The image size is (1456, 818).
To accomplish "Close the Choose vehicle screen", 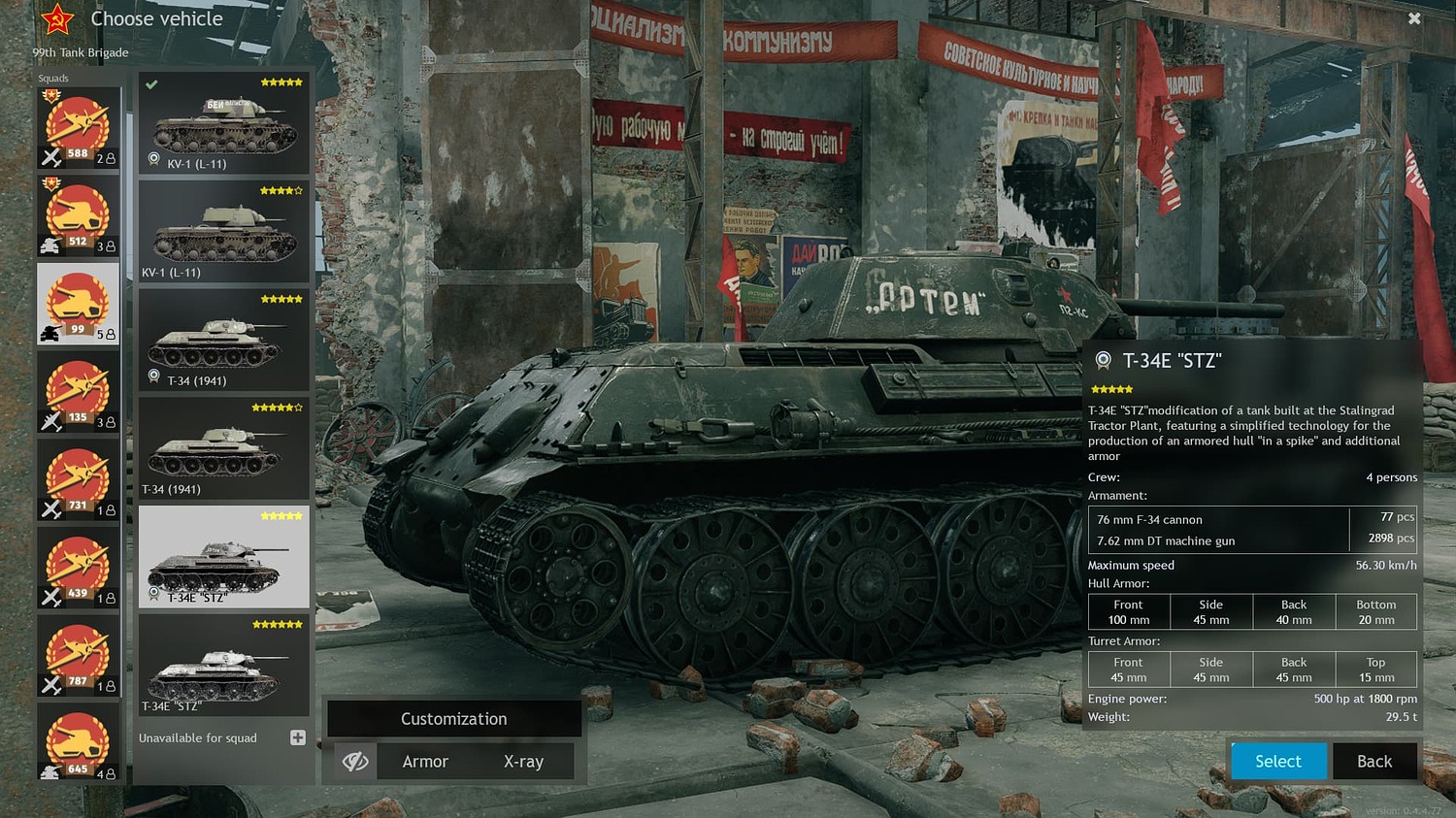I will [1414, 18].
